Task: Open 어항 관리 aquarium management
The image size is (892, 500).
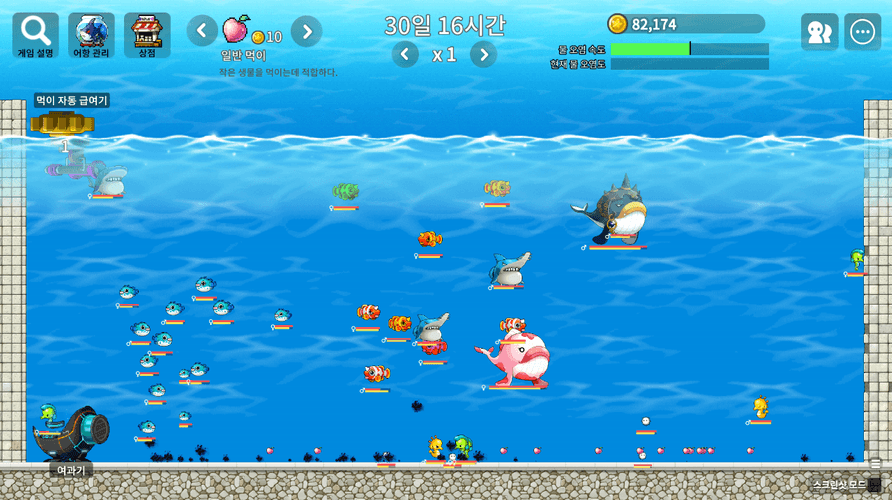Action: pos(91,35)
